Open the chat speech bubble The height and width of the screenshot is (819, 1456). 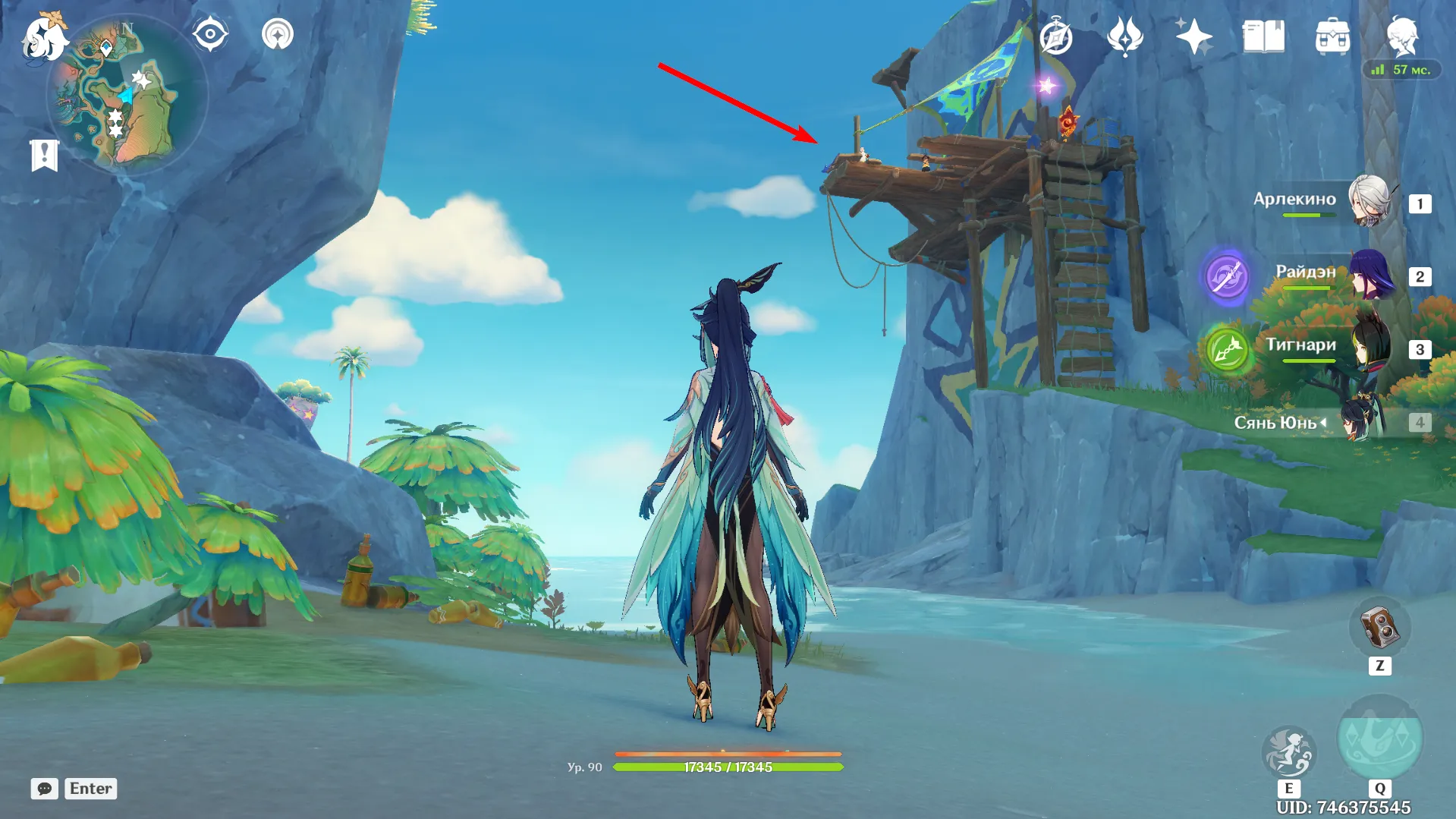tap(44, 789)
